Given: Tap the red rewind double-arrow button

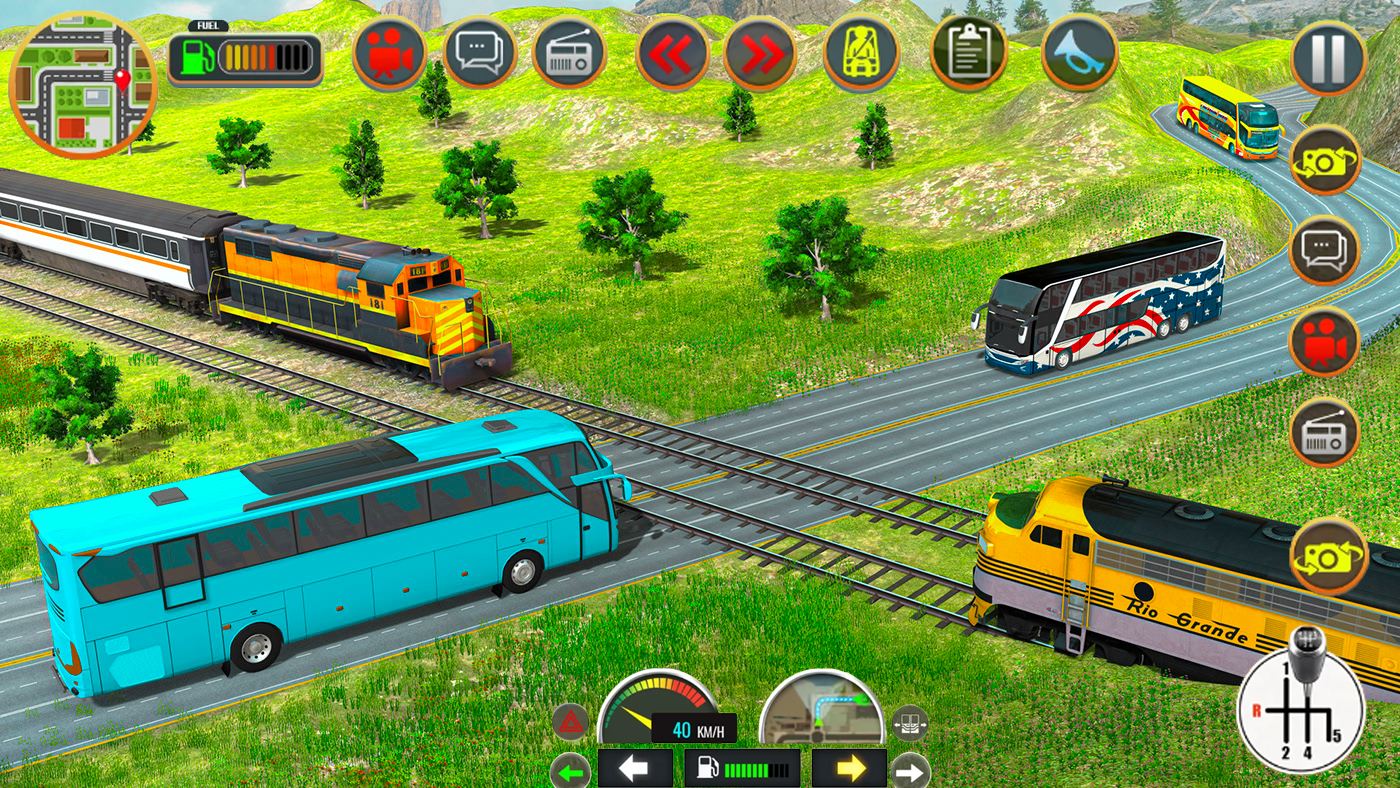Looking at the screenshot, I should [x=673, y=54].
